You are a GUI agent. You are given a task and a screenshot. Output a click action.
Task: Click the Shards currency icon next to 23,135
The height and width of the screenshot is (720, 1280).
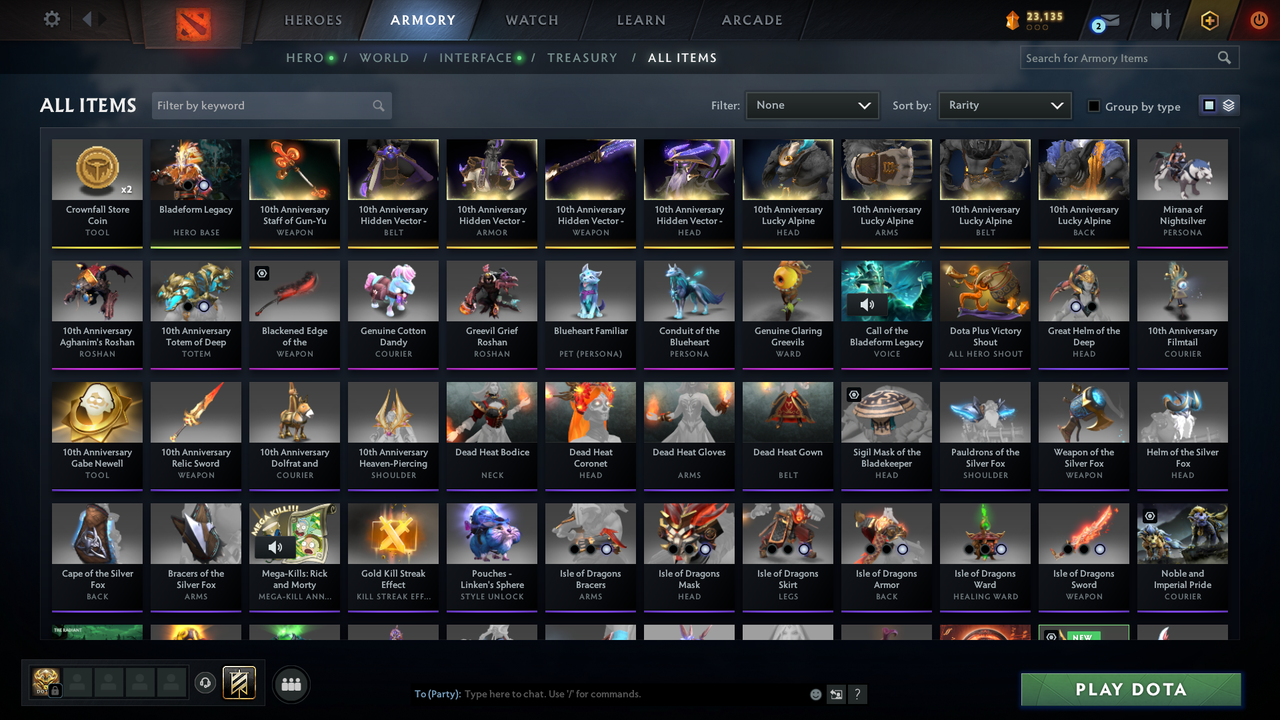(1011, 17)
